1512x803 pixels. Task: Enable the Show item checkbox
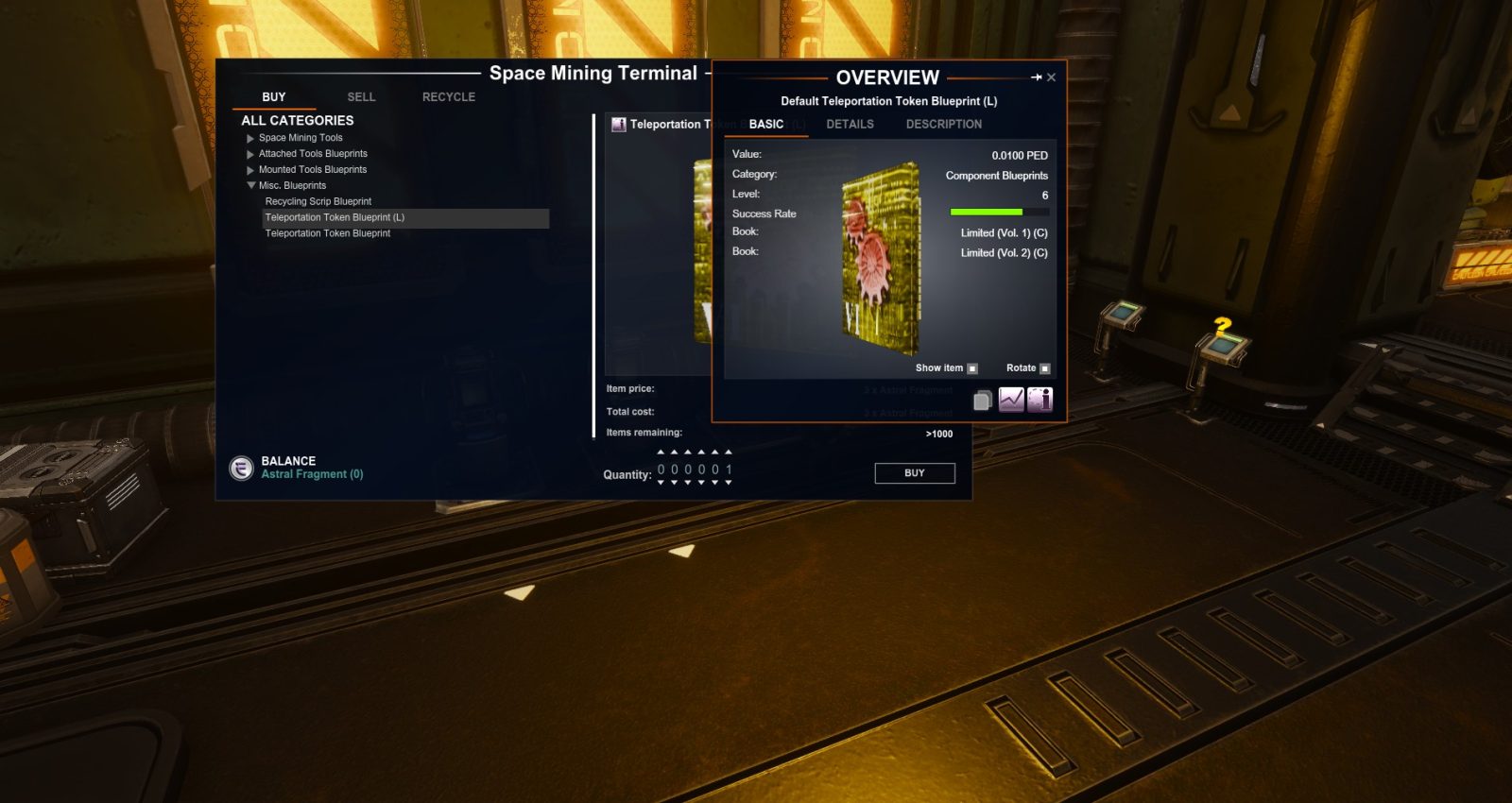(x=972, y=367)
